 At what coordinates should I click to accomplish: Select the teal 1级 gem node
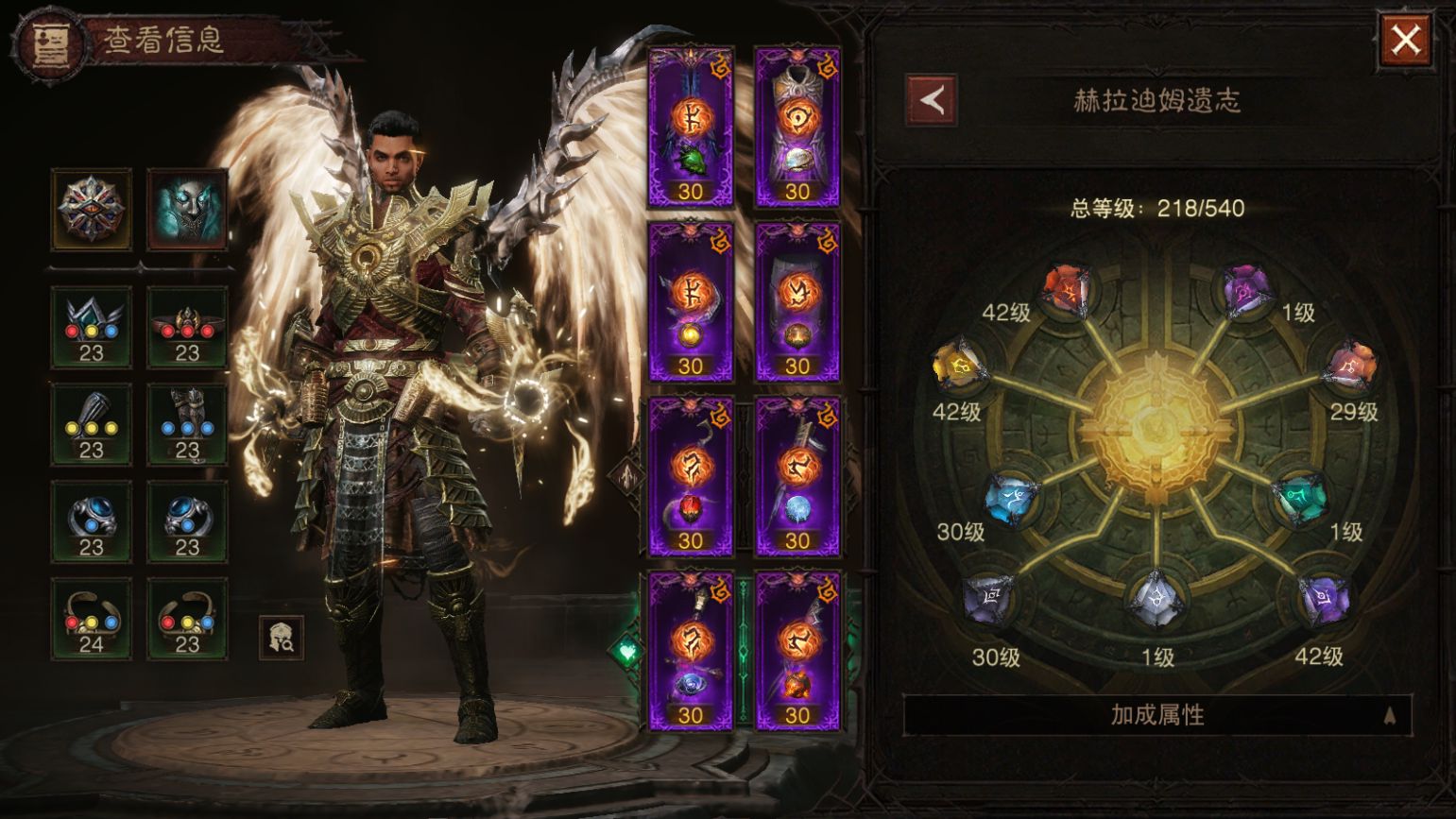click(x=1299, y=497)
